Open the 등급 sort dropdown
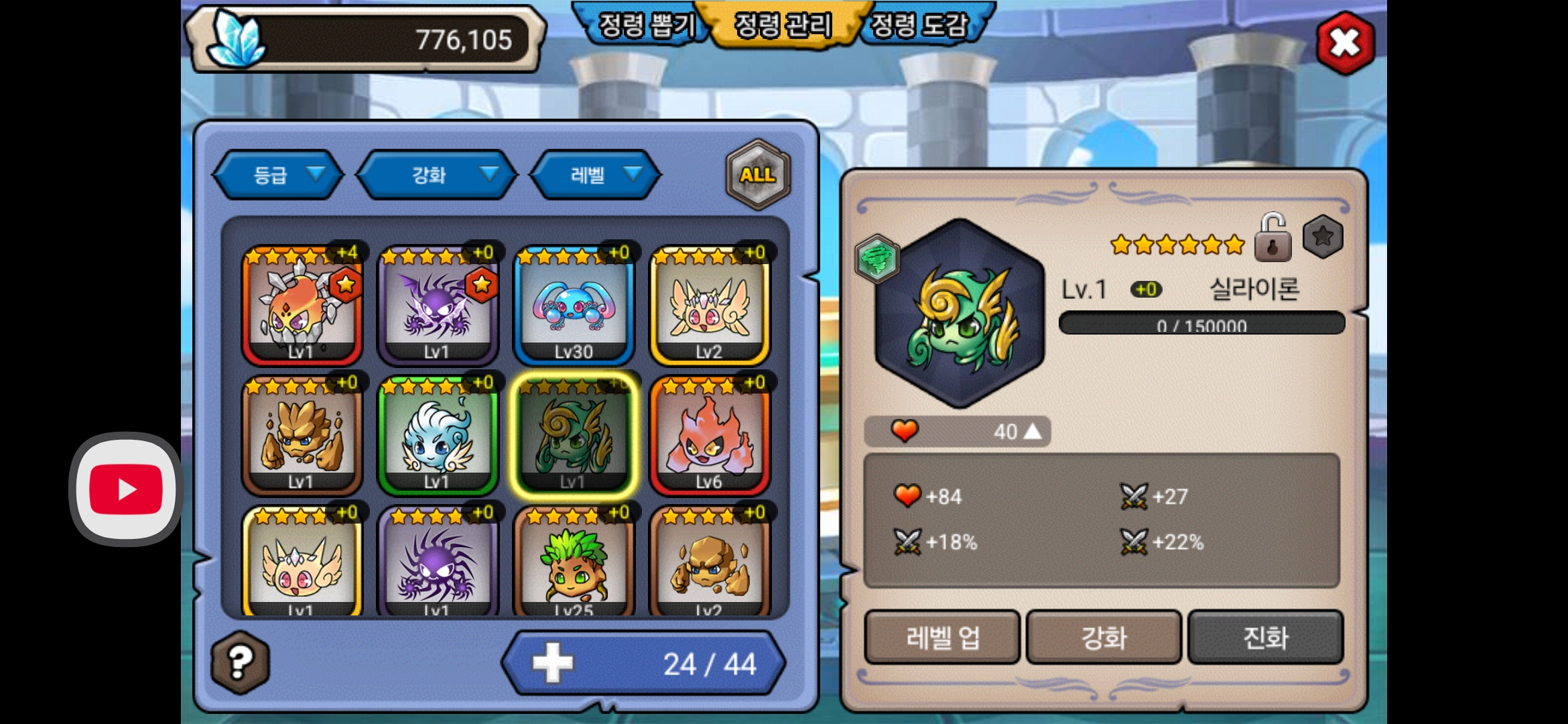Viewport: 1568px width, 724px height. click(279, 175)
